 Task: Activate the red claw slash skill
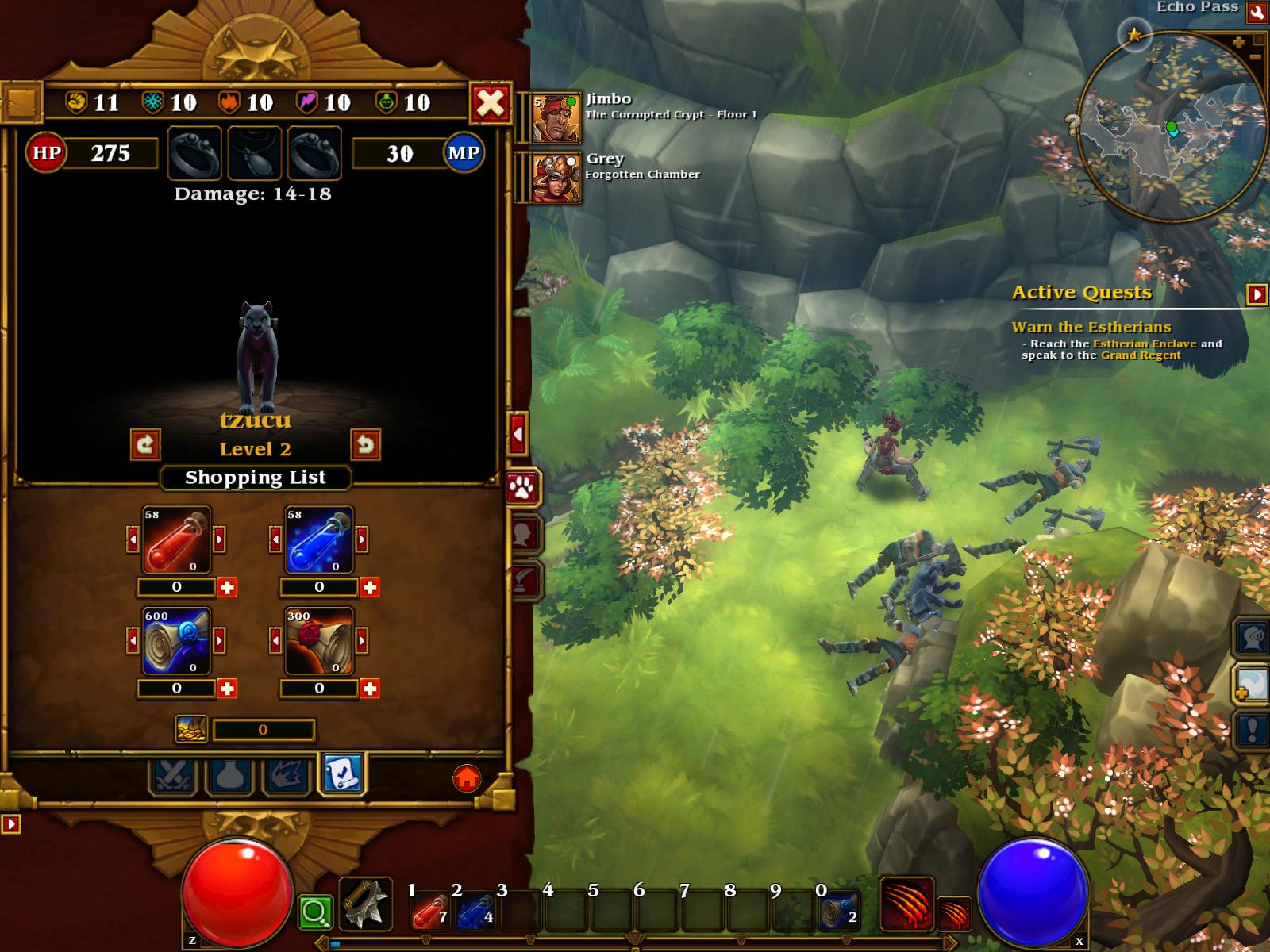[906, 904]
